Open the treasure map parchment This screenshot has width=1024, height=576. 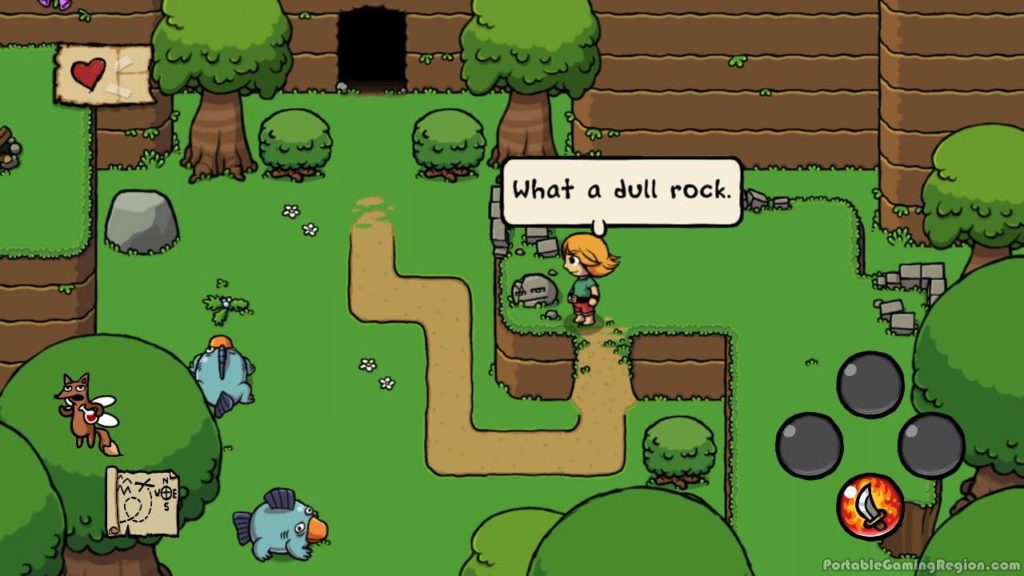[142, 501]
